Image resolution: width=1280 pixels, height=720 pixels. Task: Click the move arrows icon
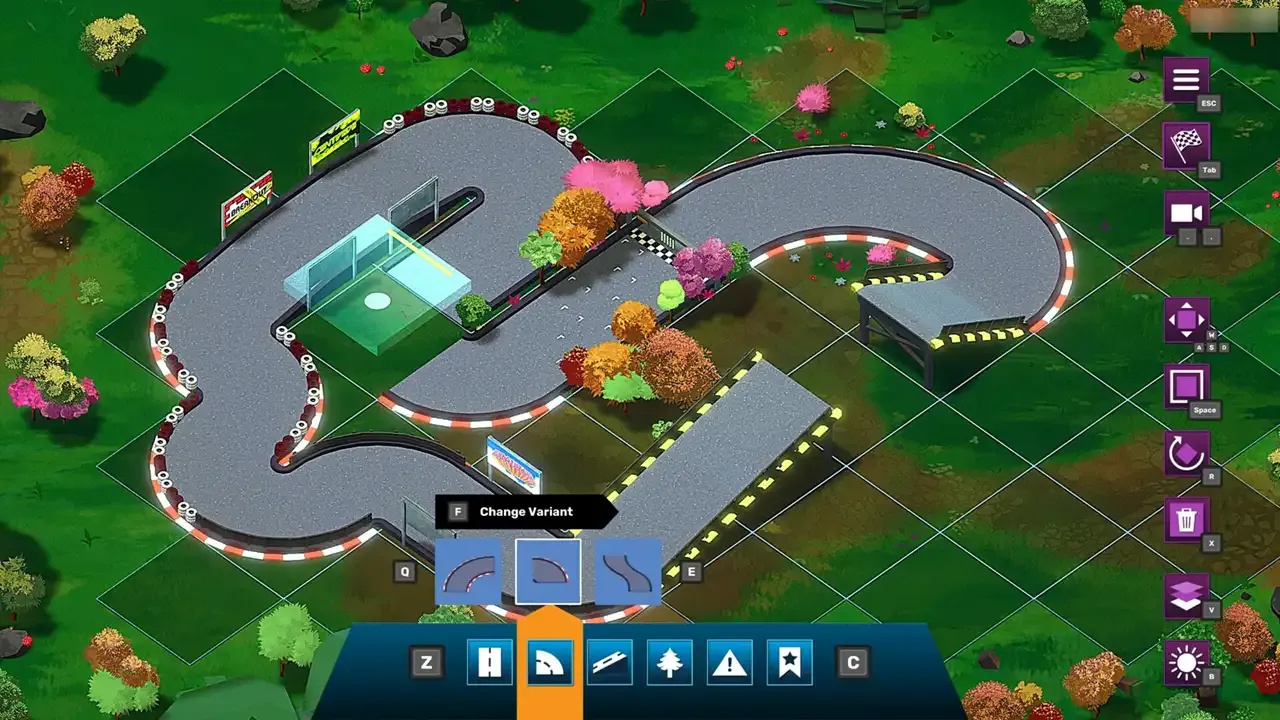1186,322
